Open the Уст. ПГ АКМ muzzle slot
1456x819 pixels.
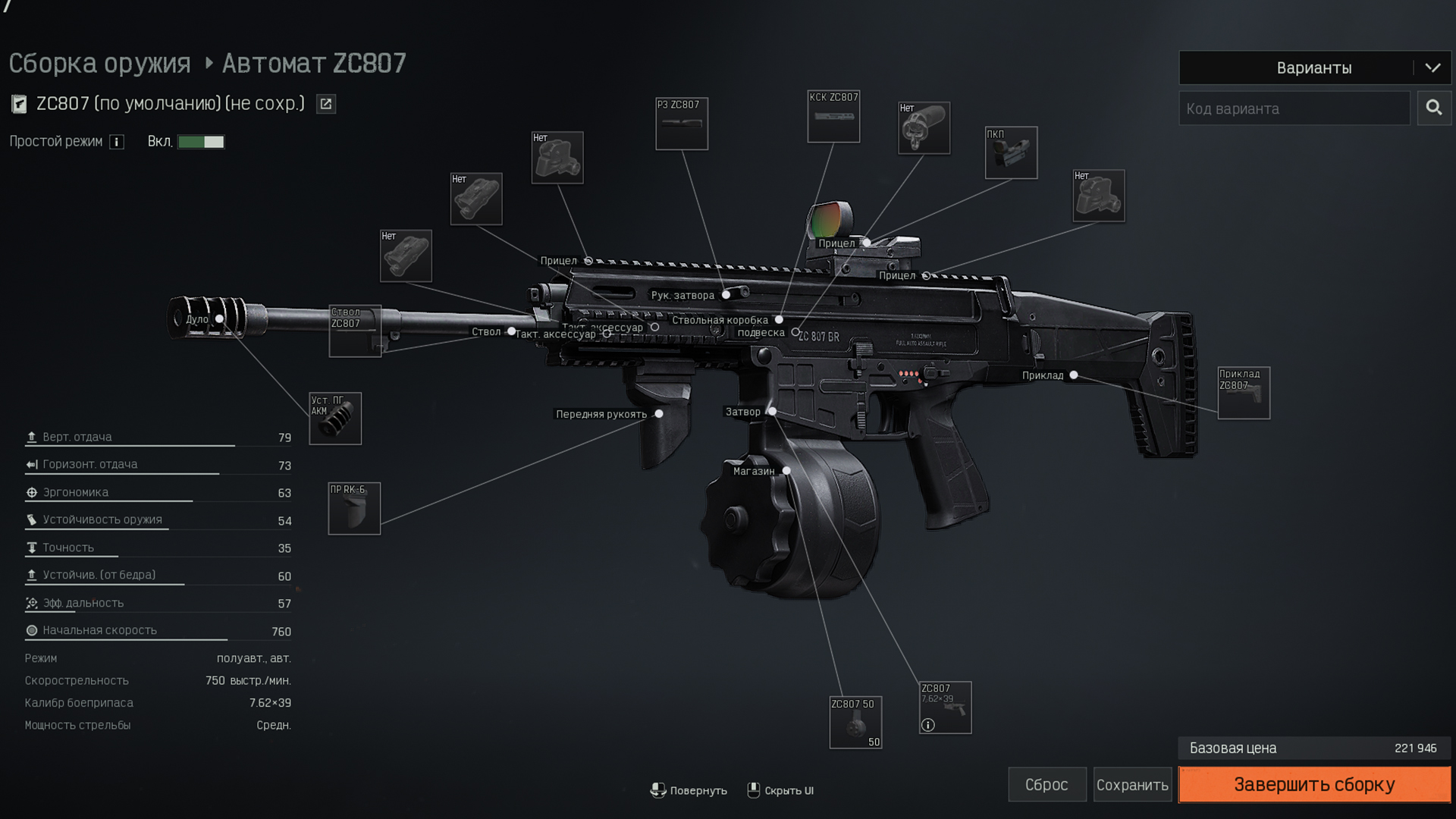[x=335, y=419]
